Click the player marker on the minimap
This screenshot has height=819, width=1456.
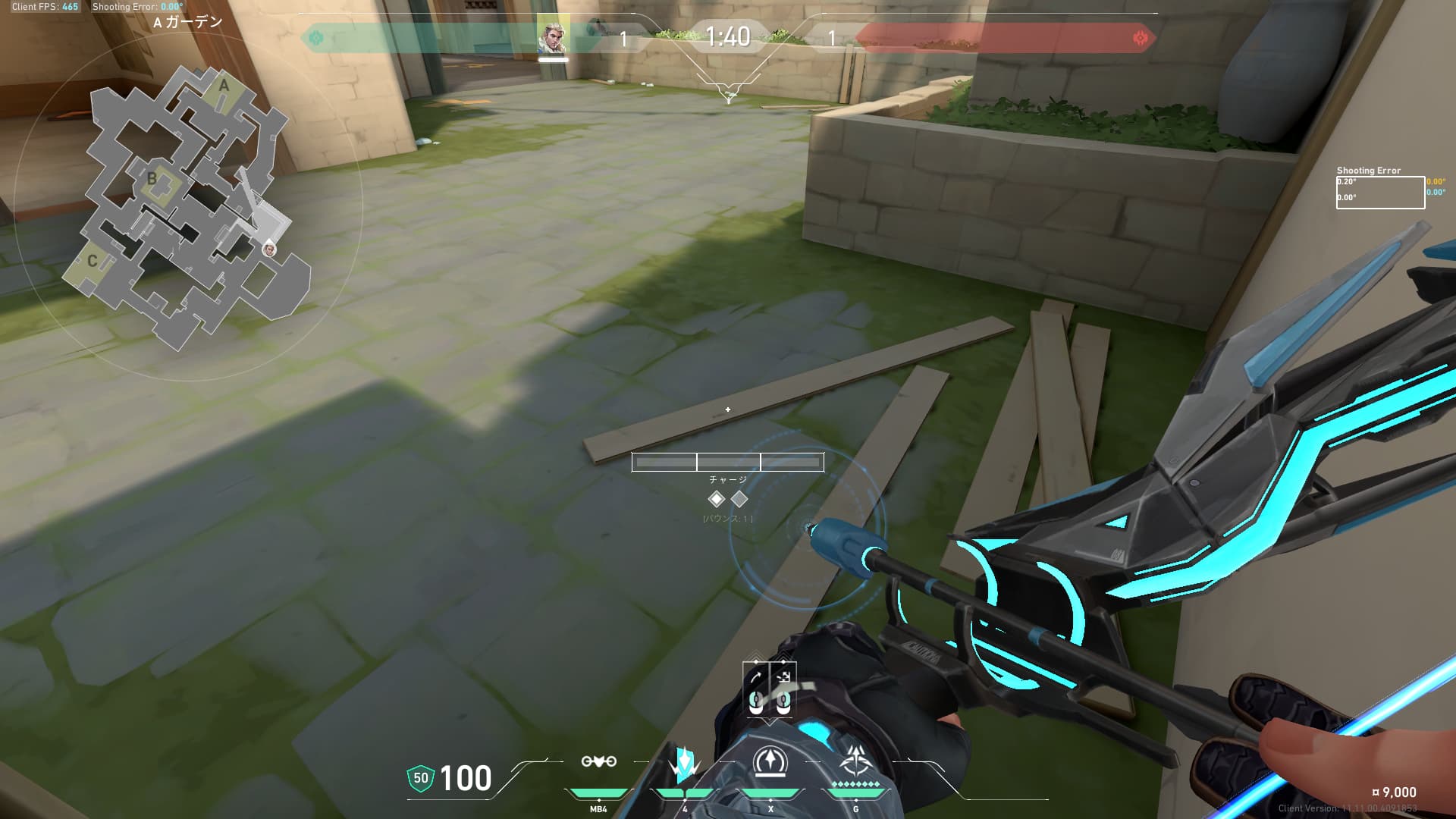point(268,249)
